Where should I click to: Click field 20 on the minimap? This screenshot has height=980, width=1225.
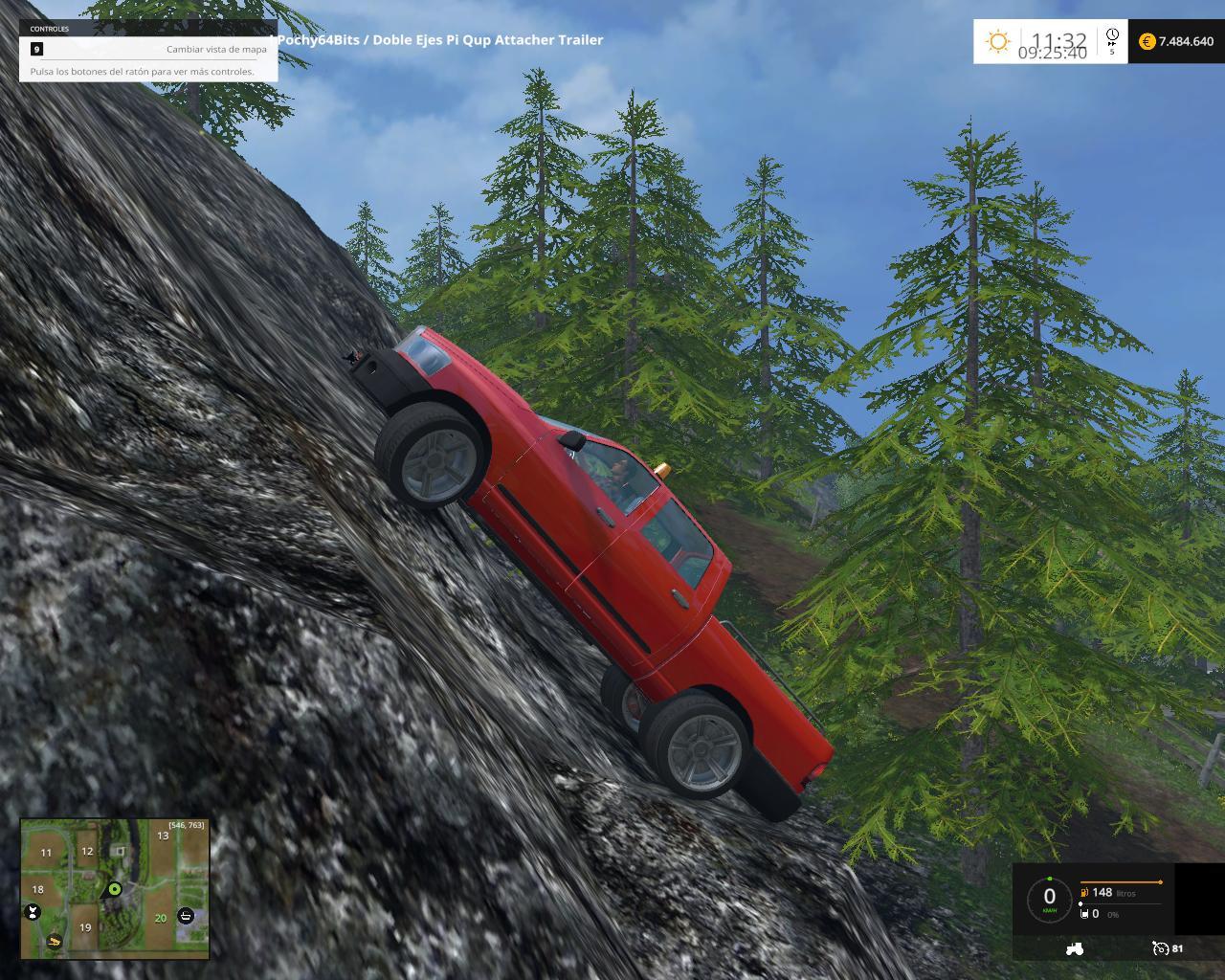click(x=160, y=918)
